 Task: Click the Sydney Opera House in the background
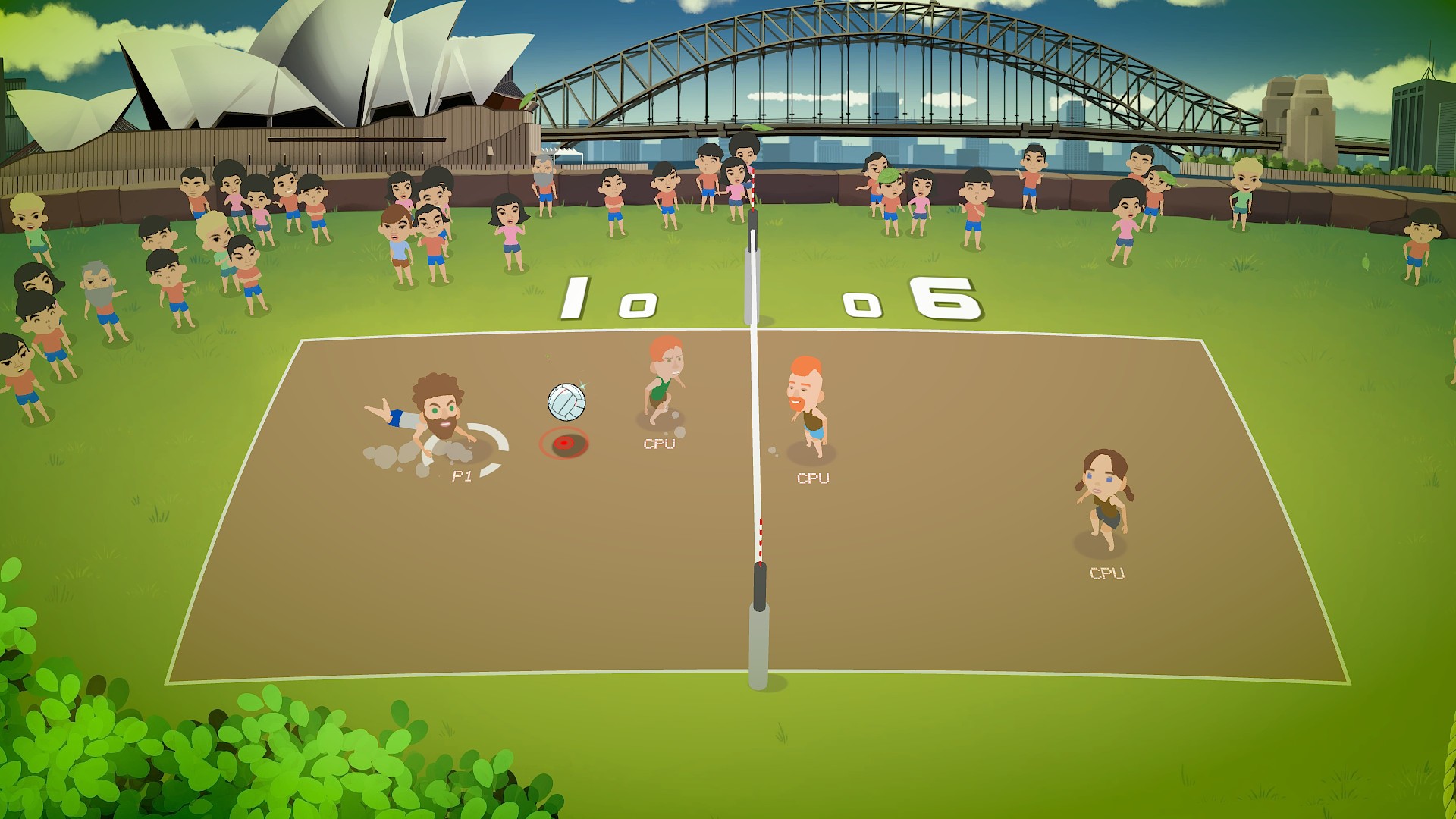pyautogui.click(x=303, y=76)
